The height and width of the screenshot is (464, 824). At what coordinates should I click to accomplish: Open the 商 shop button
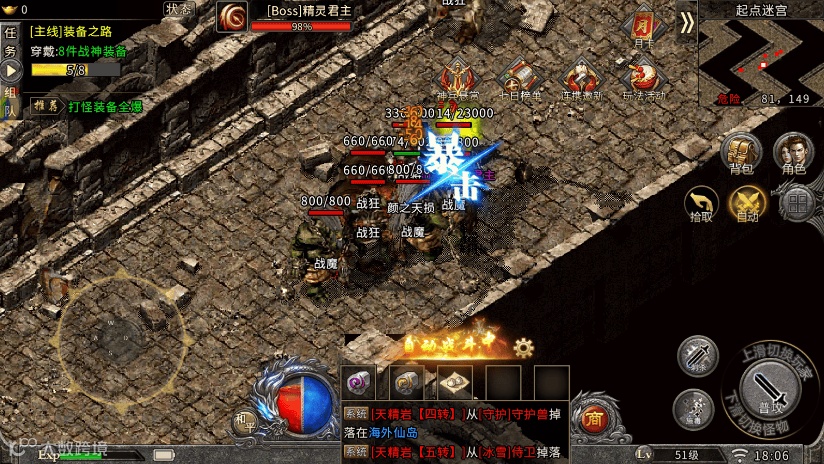pos(593,418)
